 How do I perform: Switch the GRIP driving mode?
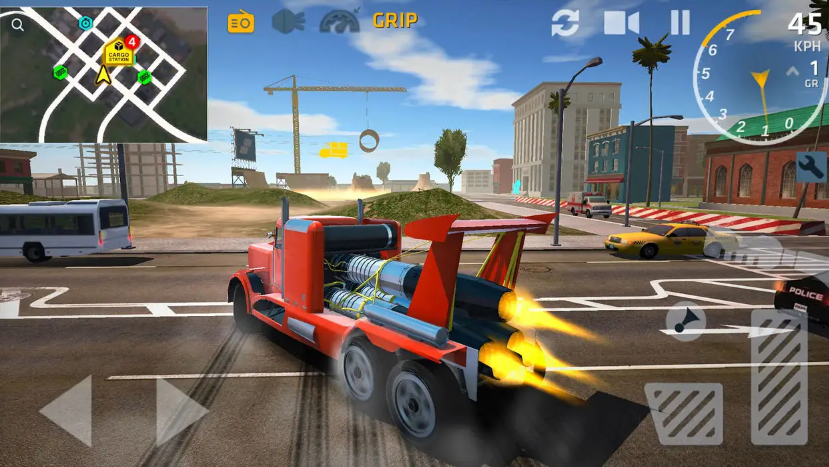tap(395, 20)
